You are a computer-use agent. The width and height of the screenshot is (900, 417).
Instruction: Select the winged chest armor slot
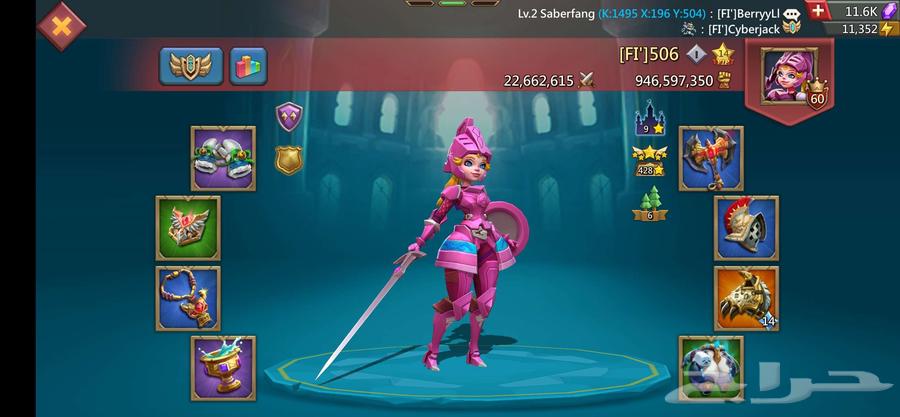(187, 228)
